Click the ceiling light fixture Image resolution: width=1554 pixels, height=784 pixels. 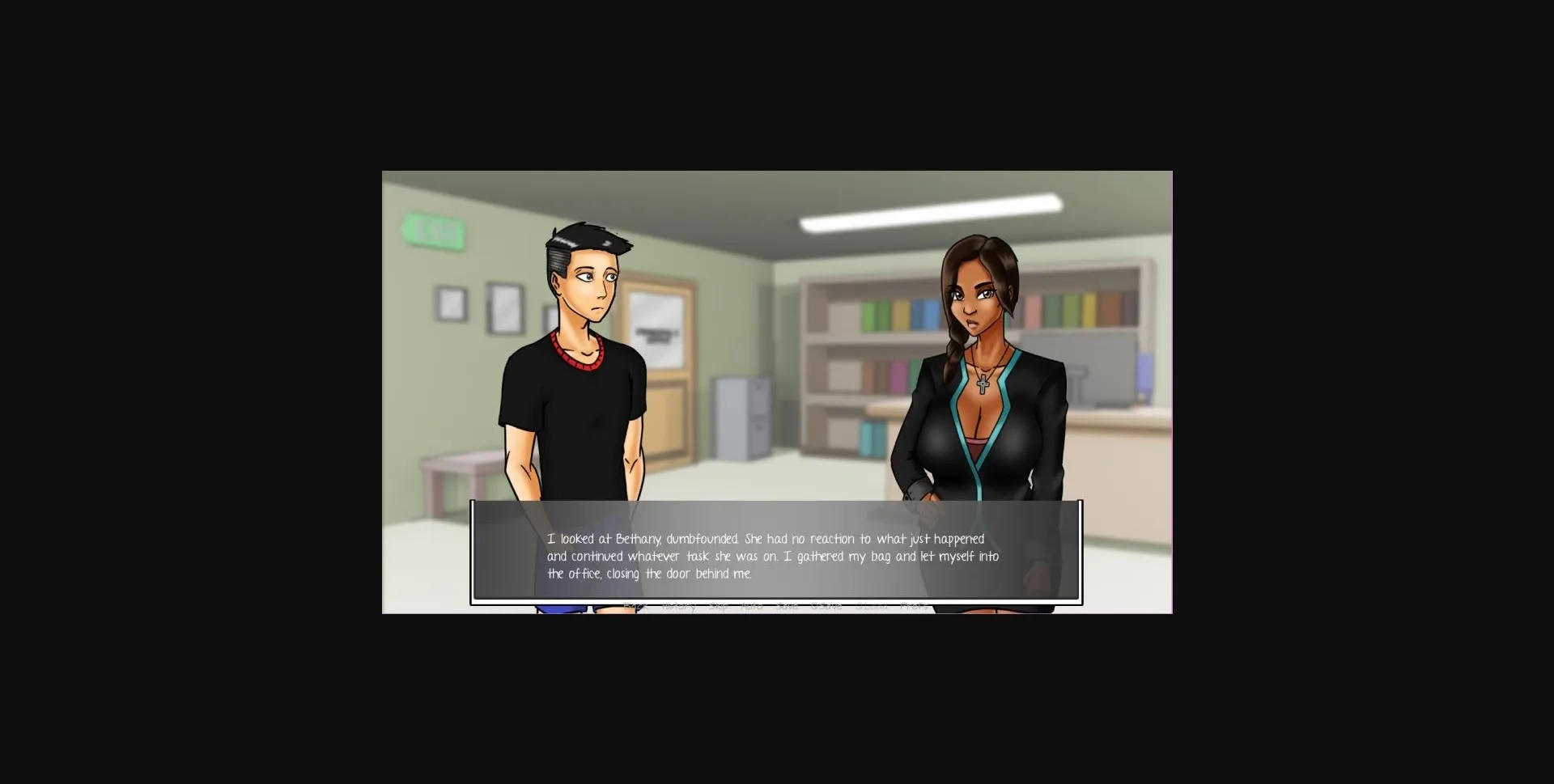(x=931, y=208)
